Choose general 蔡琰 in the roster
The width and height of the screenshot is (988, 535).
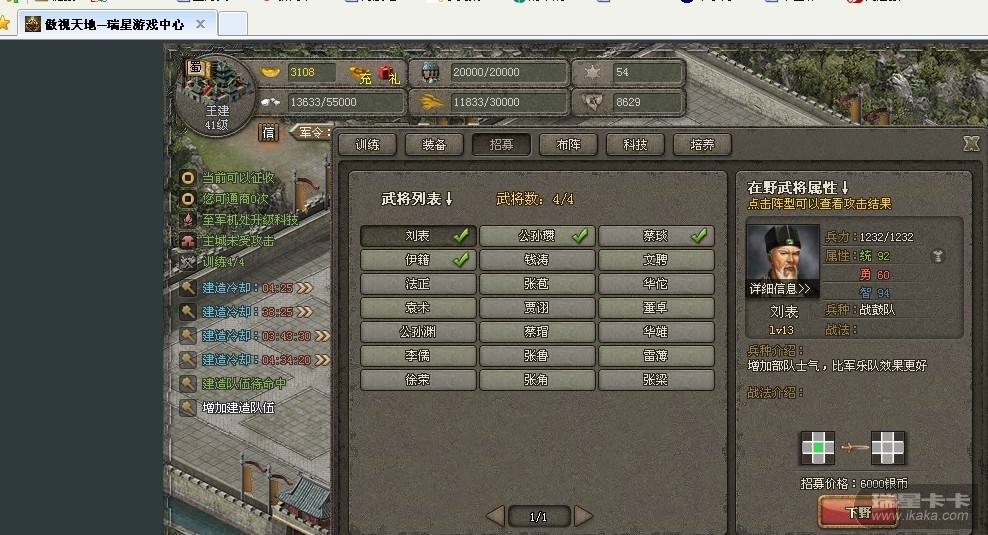click(656, 236)
